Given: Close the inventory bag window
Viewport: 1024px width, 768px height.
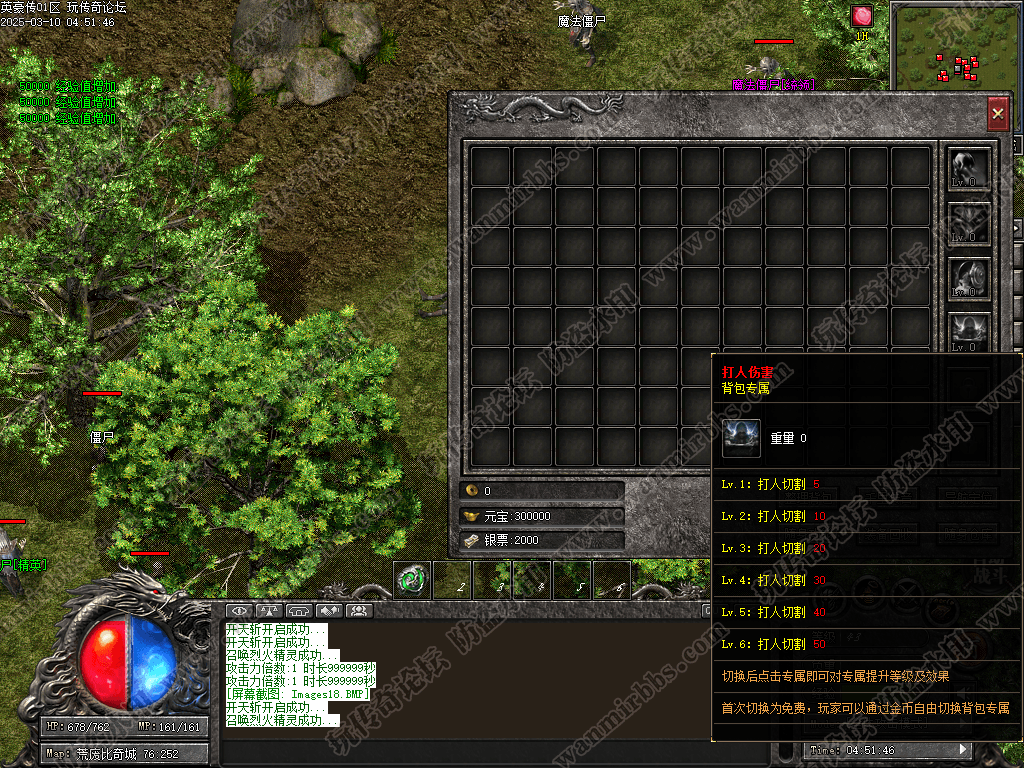Looking at the screenshot, I should click(997, 114).
